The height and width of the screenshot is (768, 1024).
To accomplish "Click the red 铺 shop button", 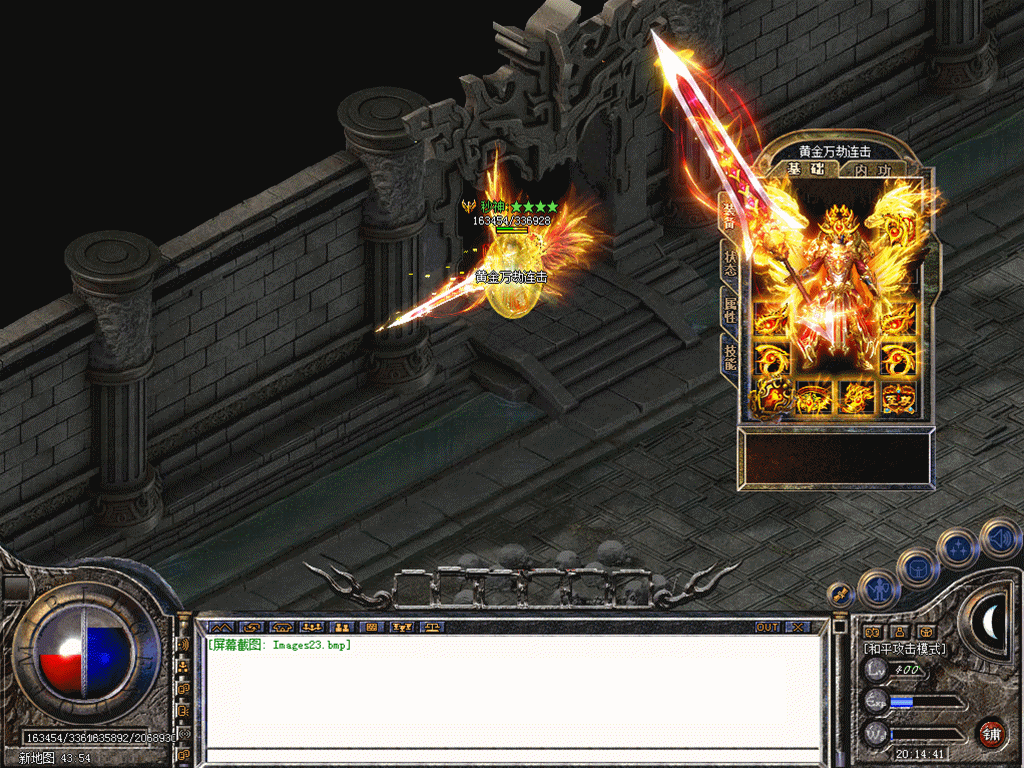I will pos(991,732).
